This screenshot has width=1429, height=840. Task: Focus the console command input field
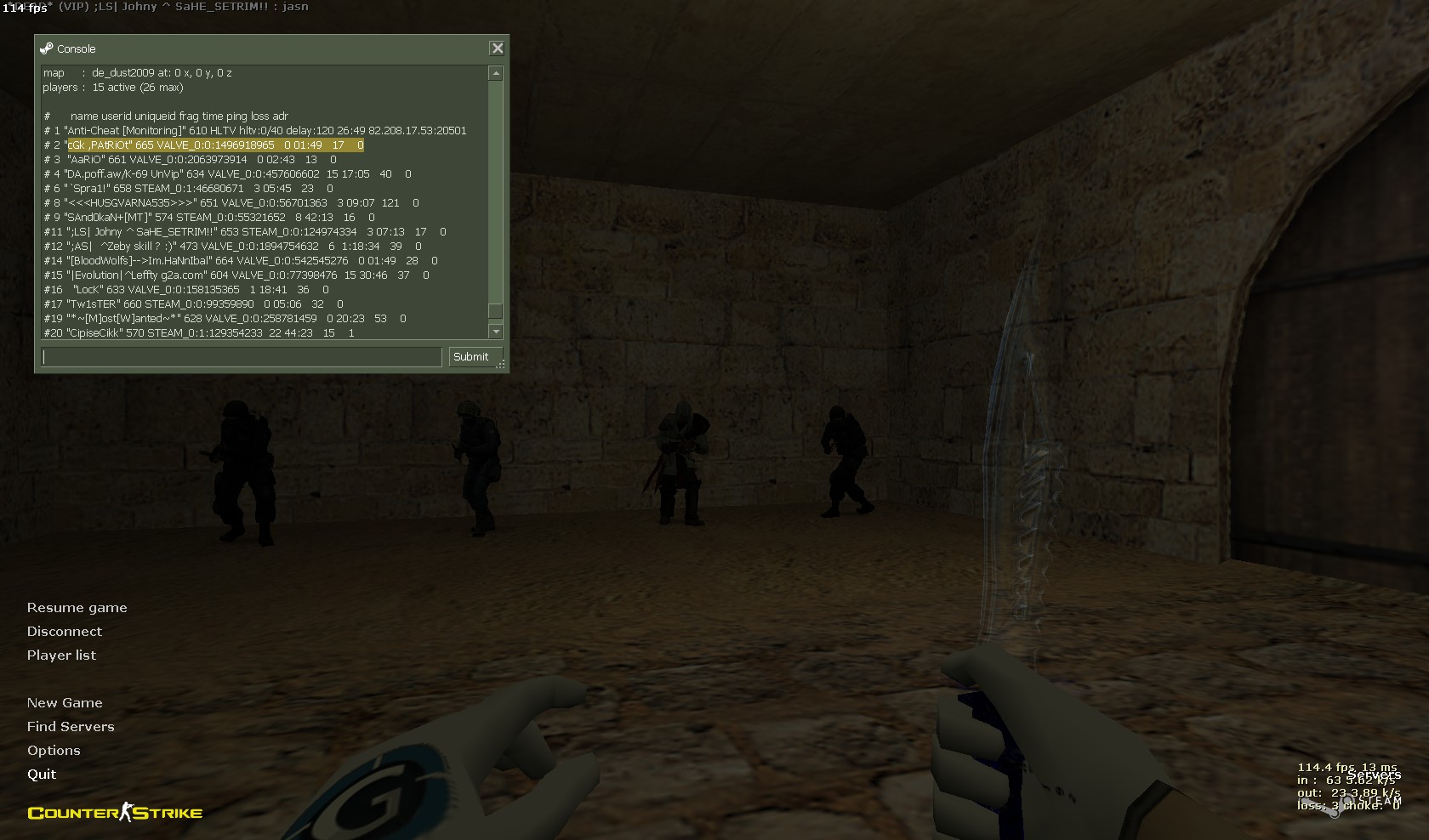point(242,357)
